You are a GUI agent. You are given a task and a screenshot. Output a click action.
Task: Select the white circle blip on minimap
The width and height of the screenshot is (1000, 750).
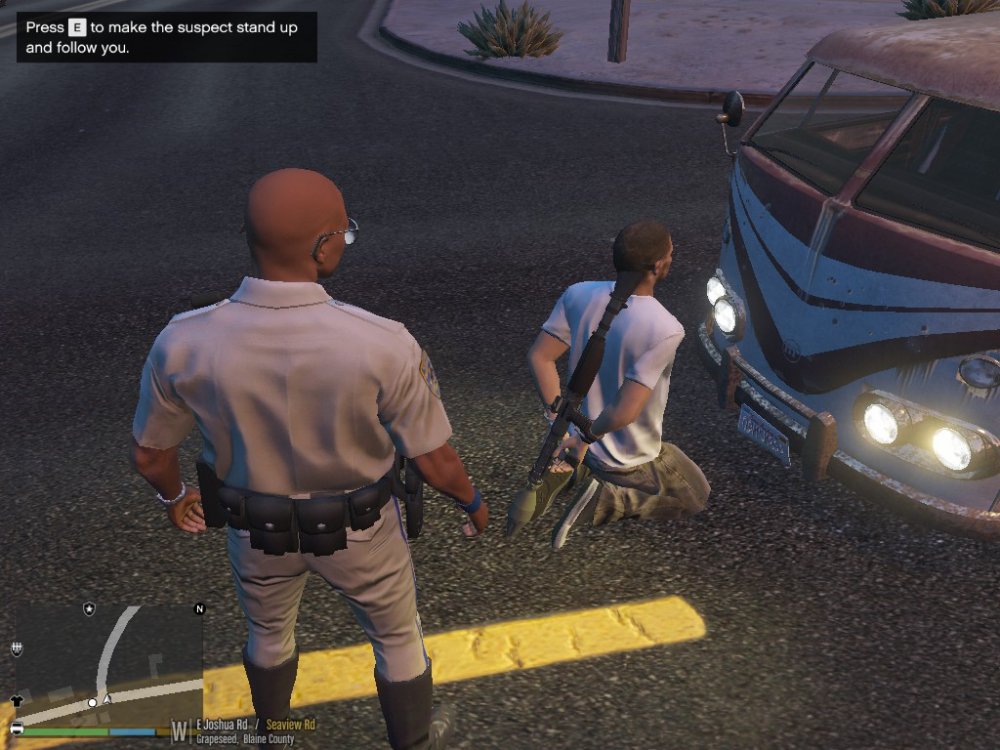[92, 703]
